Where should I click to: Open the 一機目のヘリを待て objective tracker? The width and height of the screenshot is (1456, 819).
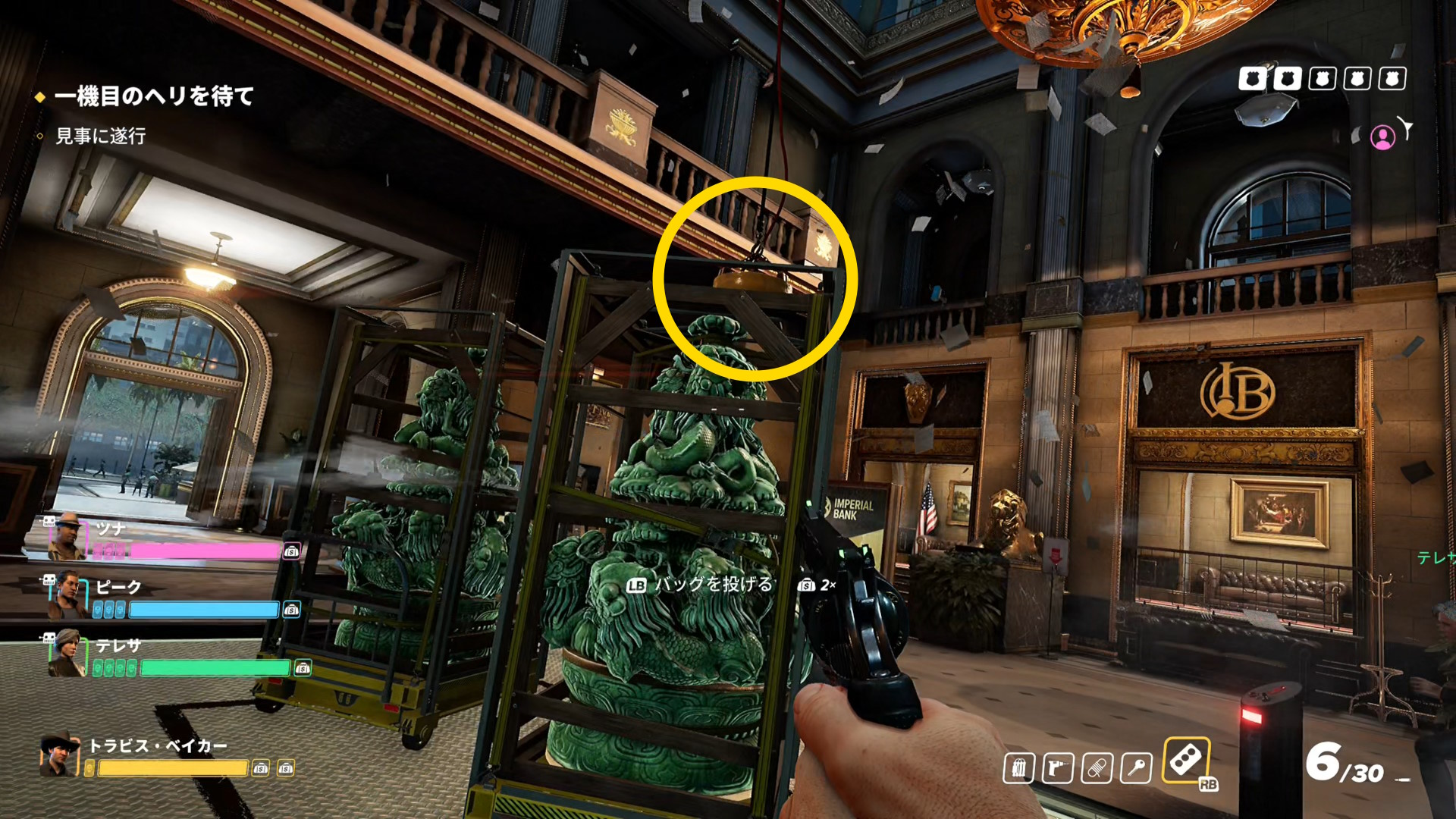153,96
